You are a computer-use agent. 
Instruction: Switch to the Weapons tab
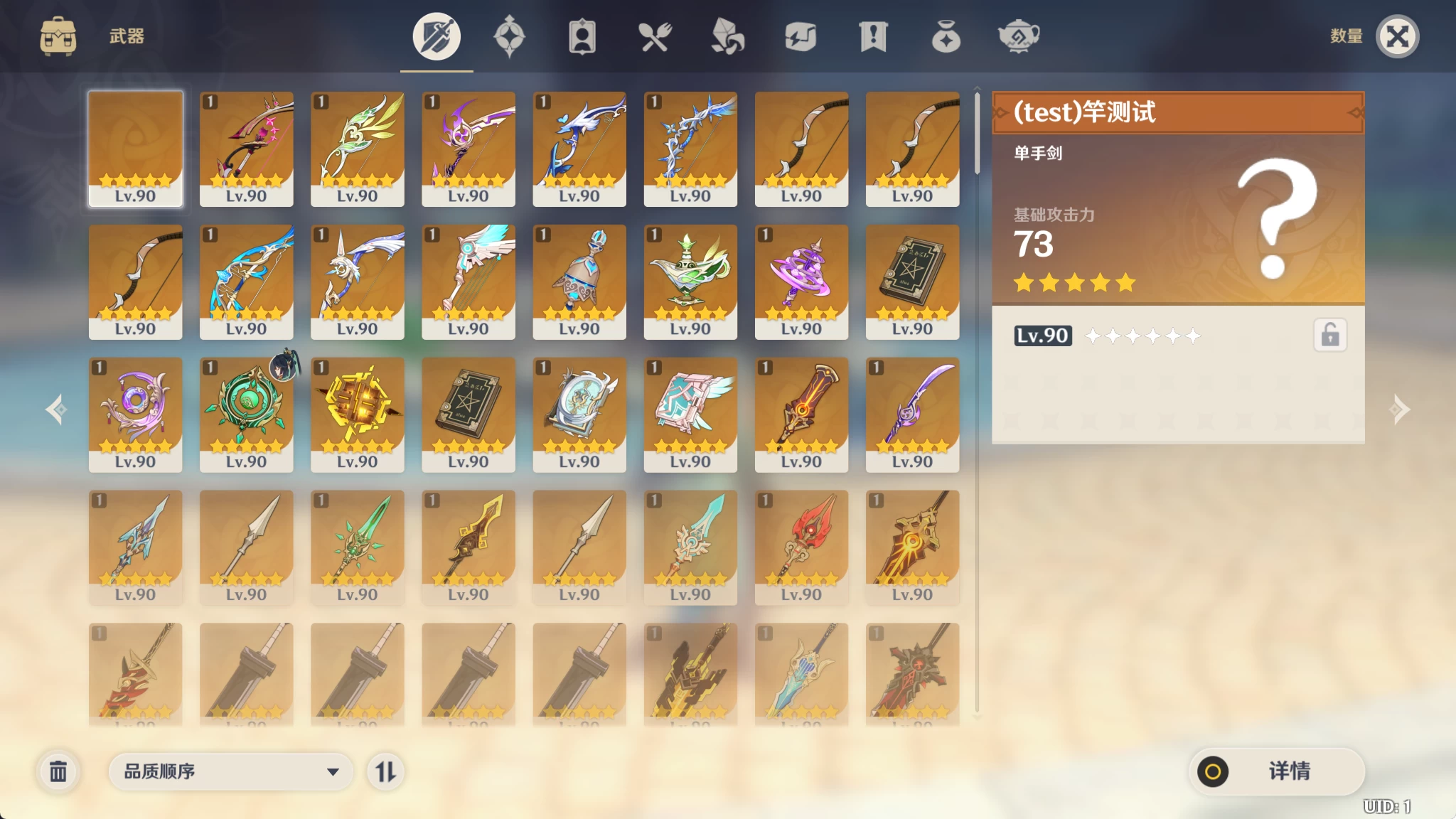tap(437, 36)
